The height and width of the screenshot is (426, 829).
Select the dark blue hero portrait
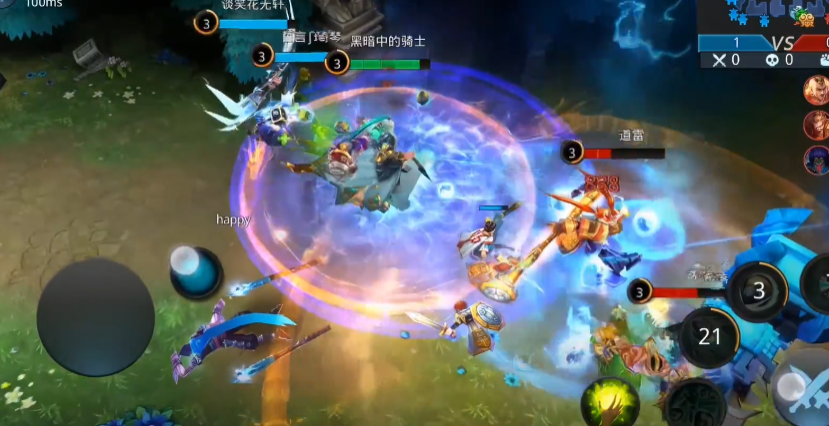[x=817, y=159]
